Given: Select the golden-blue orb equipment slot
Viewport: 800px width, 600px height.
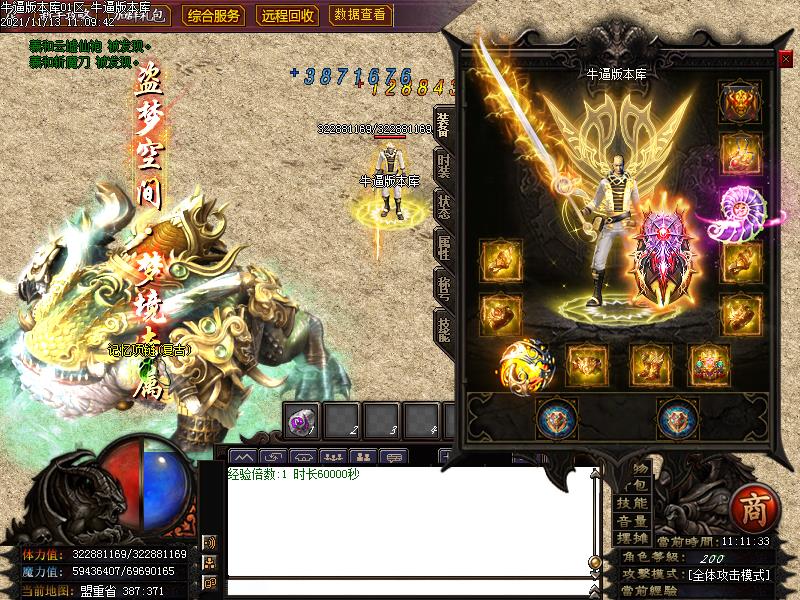Looking at the screenshot, I should 526,365.
